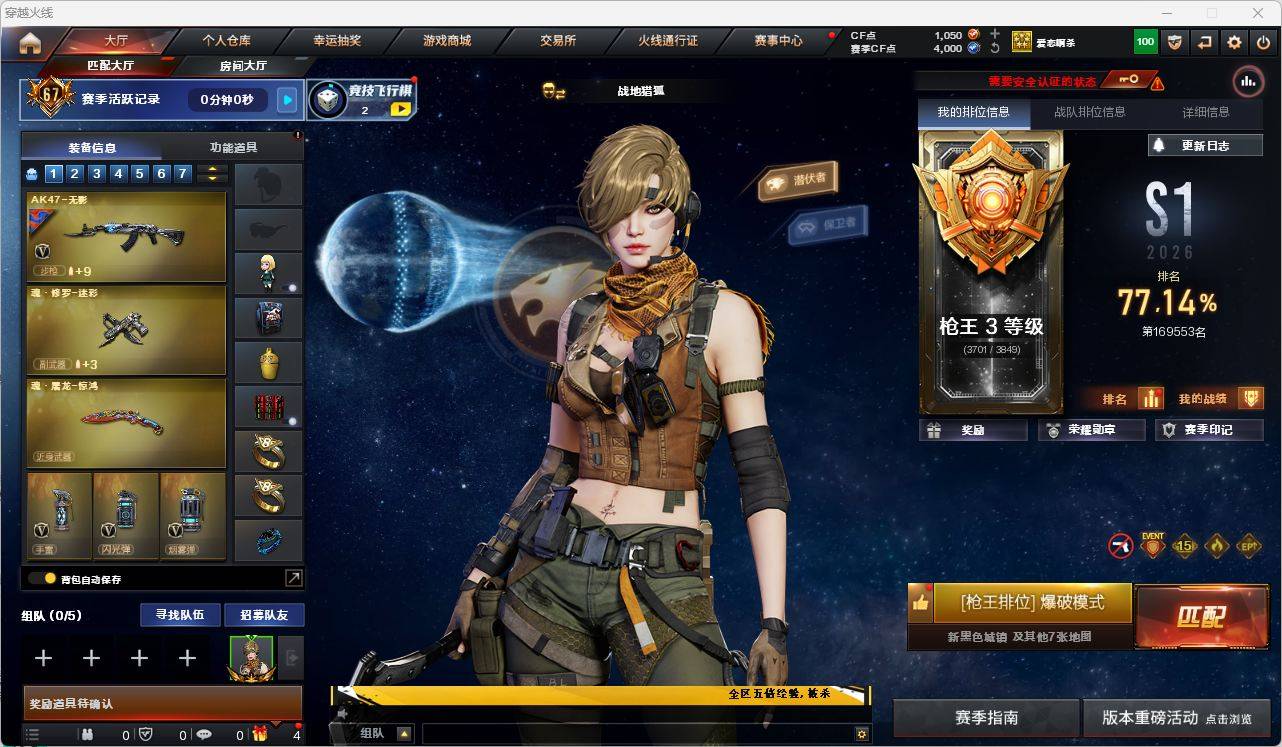Open the 更新日志 changelog
This screenshot has width=1282, height=747.
pos(1205,145)
